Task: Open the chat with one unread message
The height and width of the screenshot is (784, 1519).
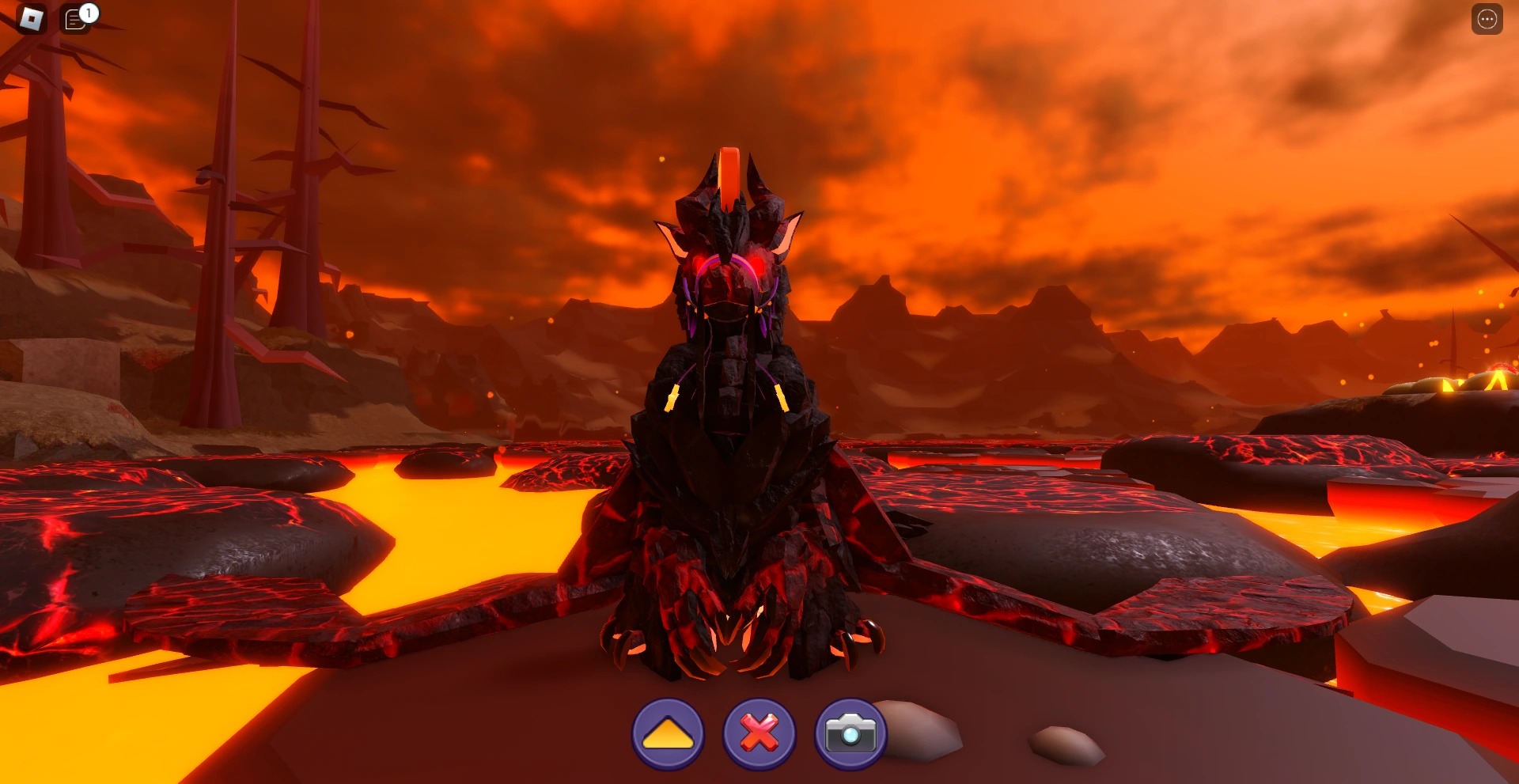Action: coord(76,19)
